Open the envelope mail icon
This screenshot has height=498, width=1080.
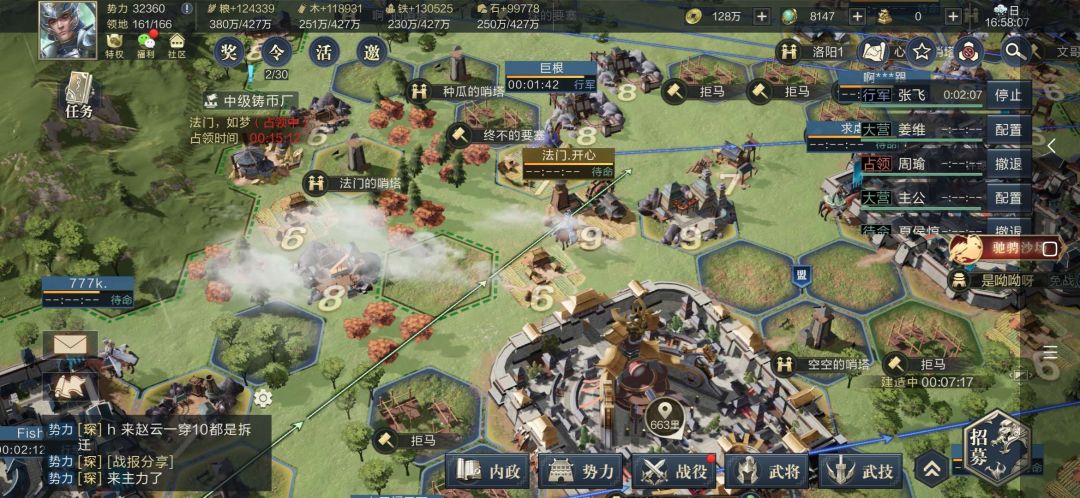70,346
